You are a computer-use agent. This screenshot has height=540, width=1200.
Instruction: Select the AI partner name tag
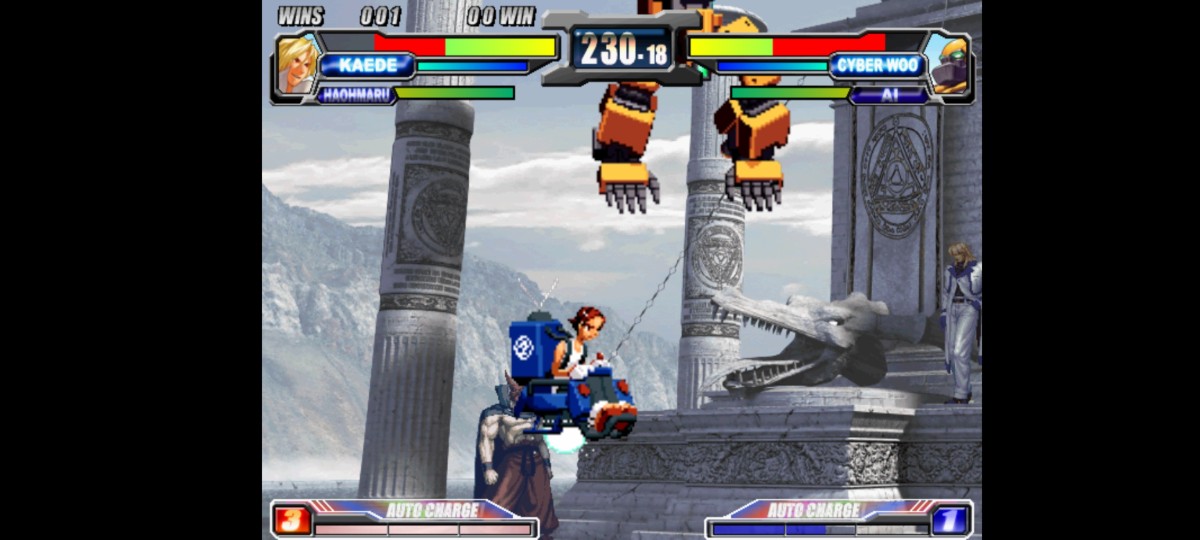889,94
